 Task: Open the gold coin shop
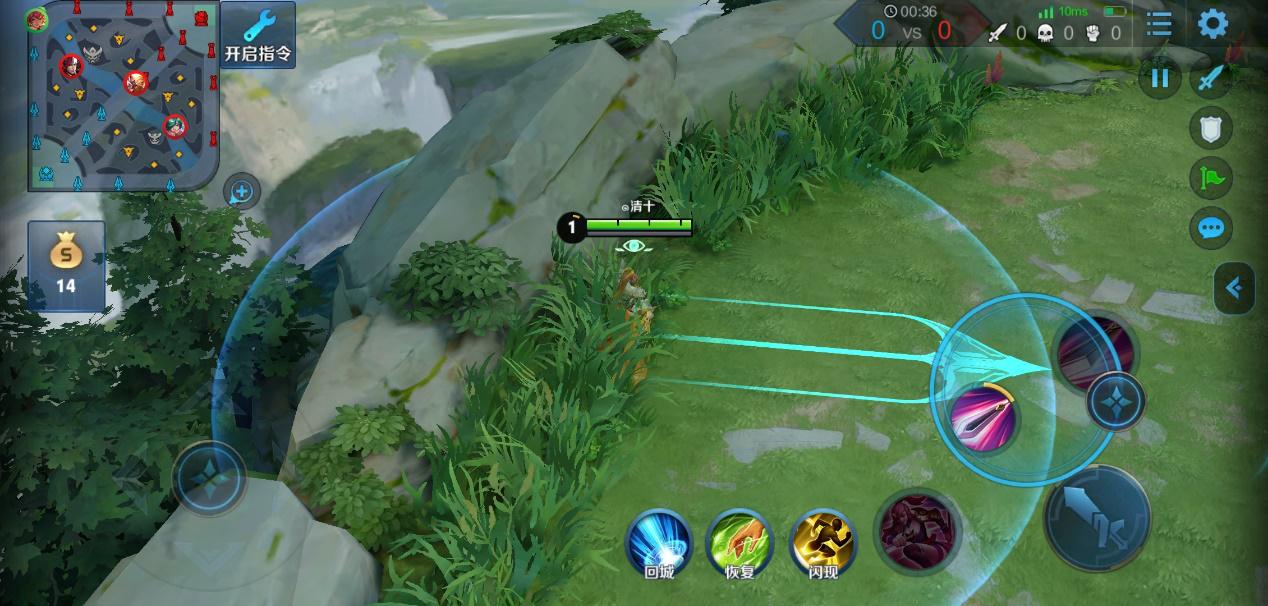(66, 265)
